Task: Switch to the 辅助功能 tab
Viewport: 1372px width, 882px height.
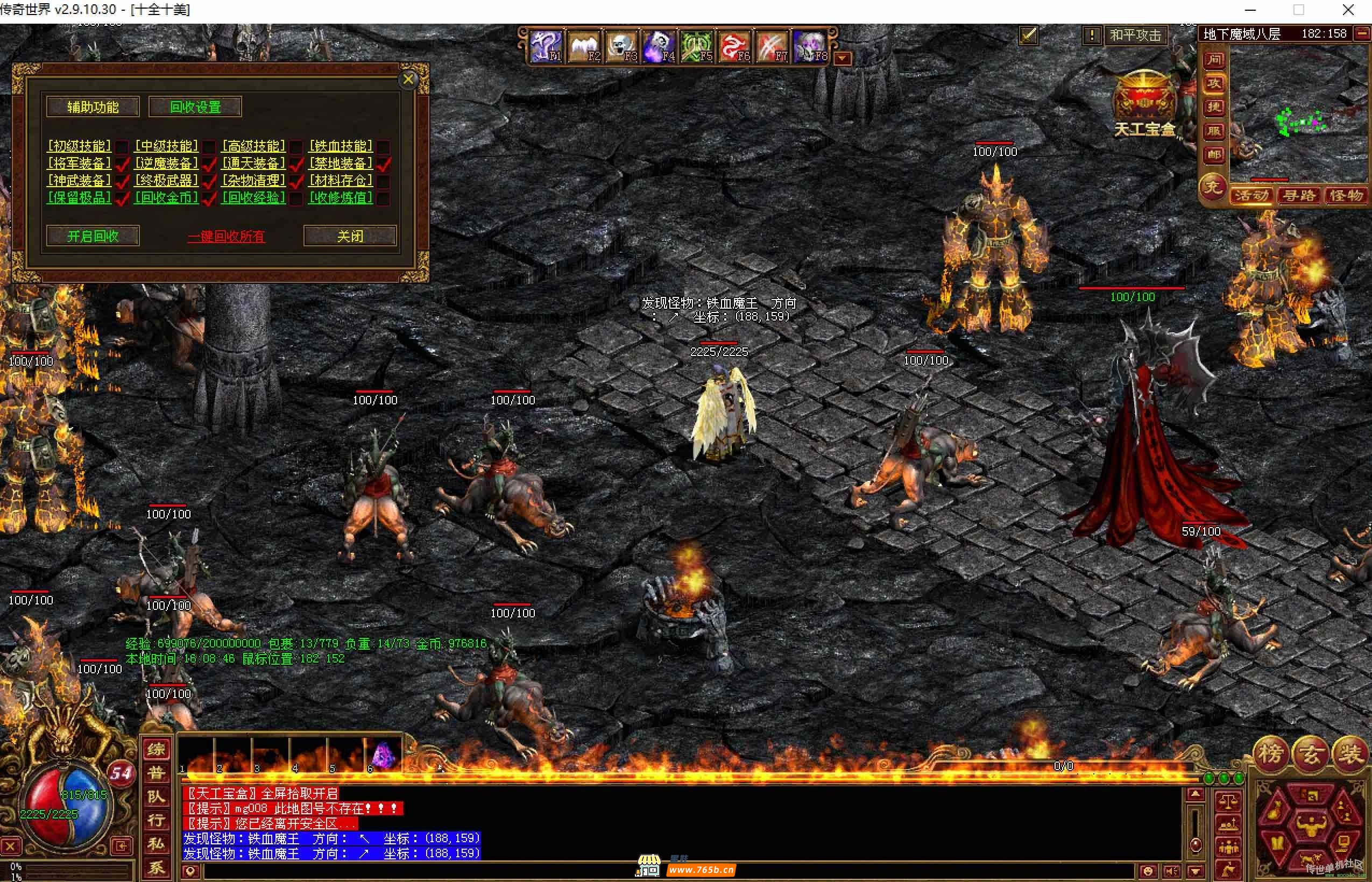Action: [93, 107]
